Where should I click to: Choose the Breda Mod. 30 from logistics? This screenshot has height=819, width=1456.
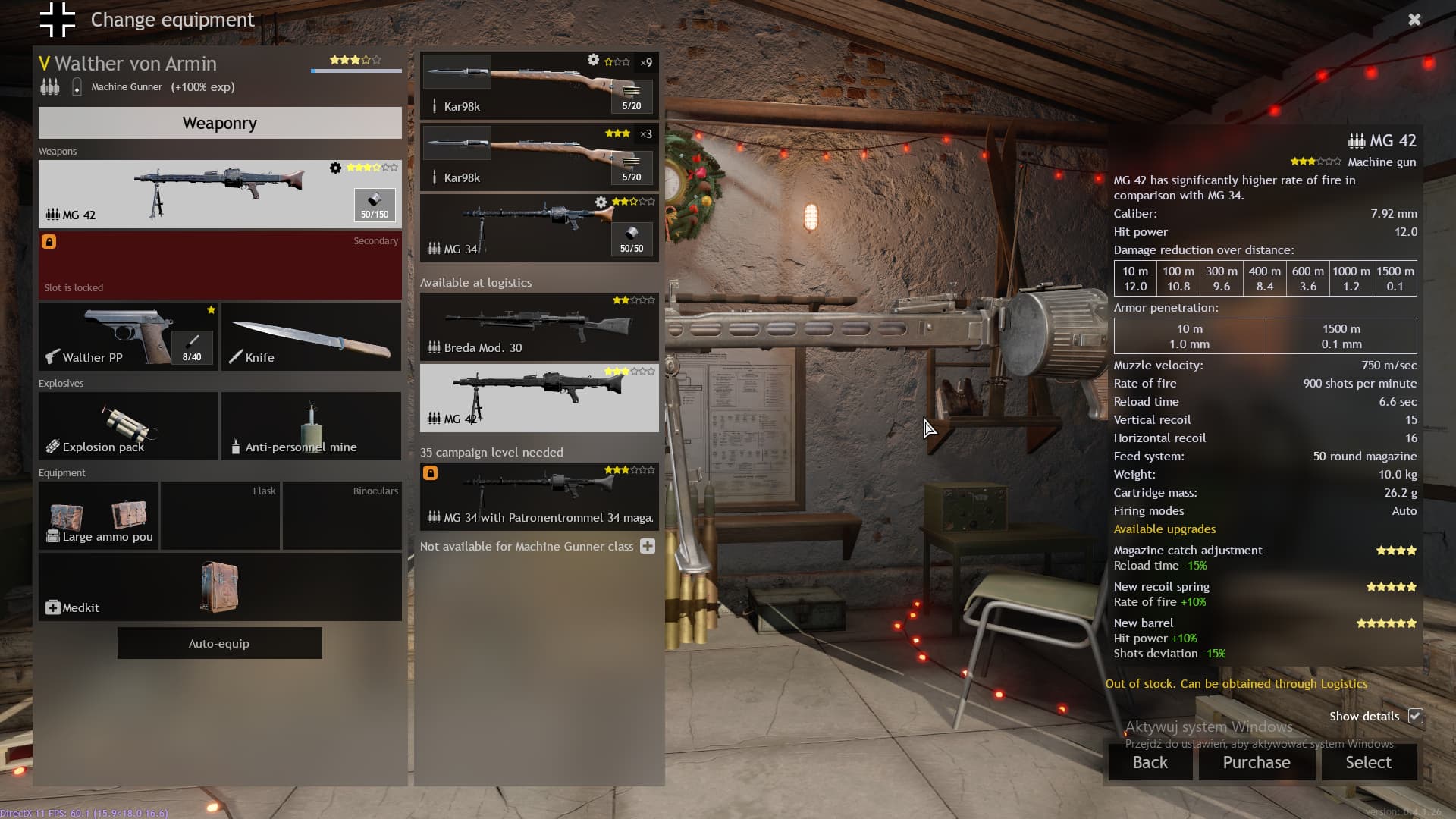coord(538,327)
